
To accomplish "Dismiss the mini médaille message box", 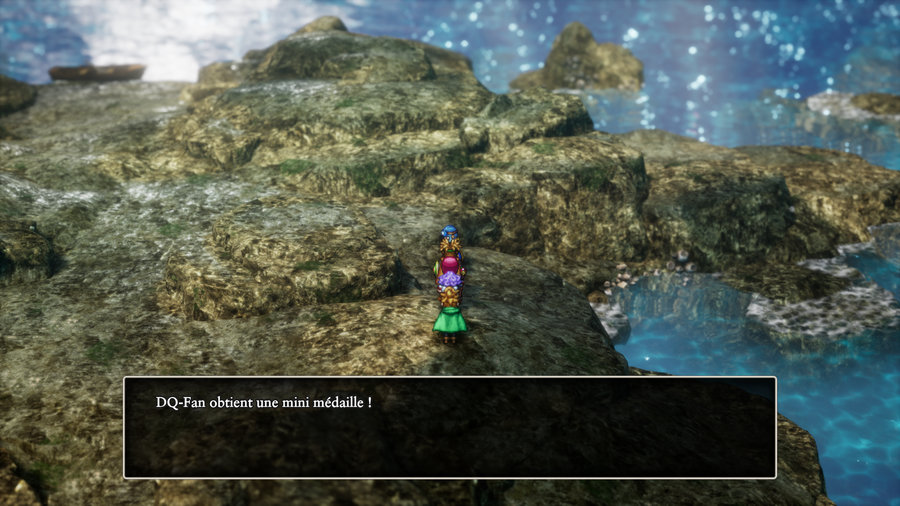I will click(449, 427).
